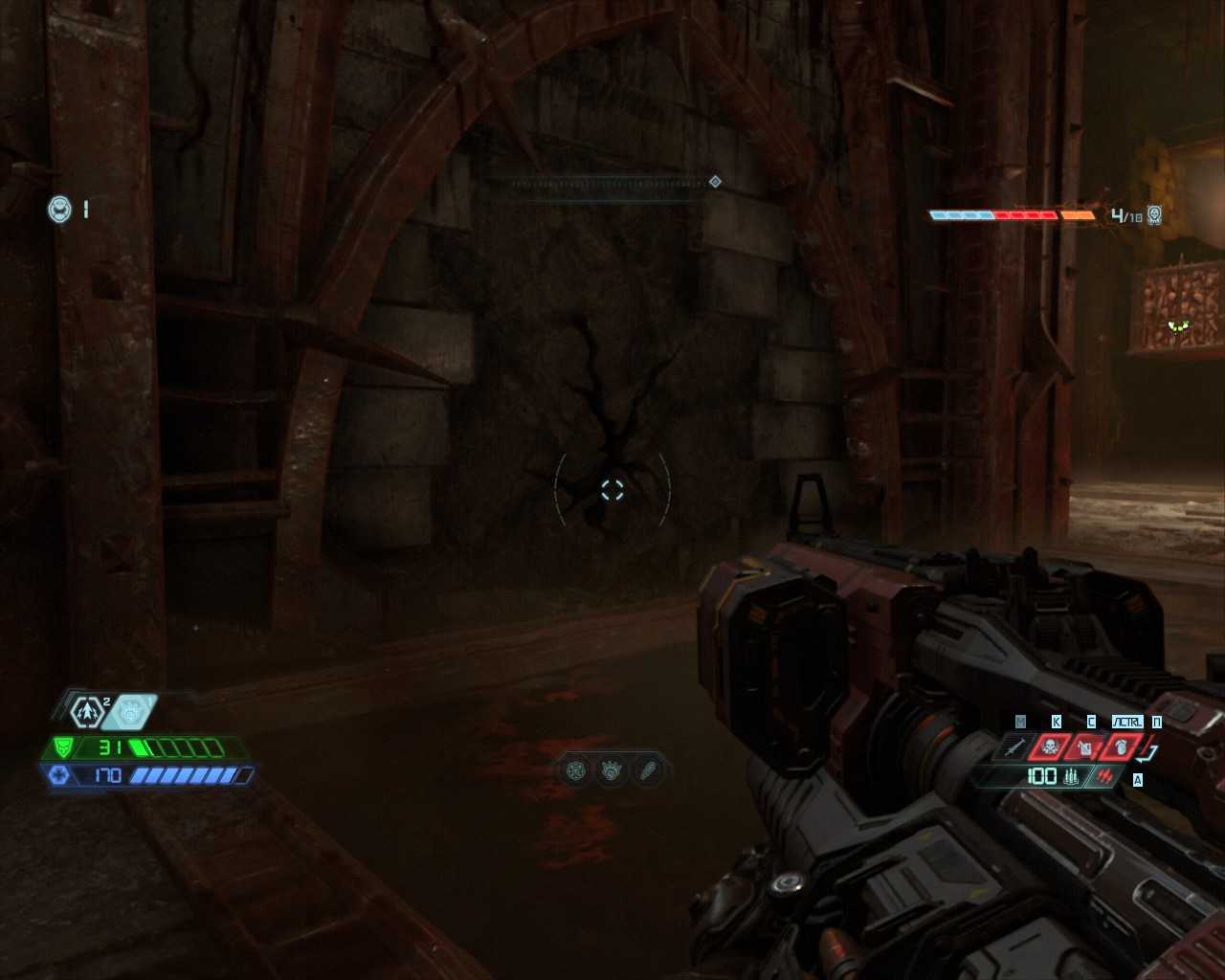Trigger the frag grenade icon
Screen dimensions: 1225x980
tap(1122, 746)
